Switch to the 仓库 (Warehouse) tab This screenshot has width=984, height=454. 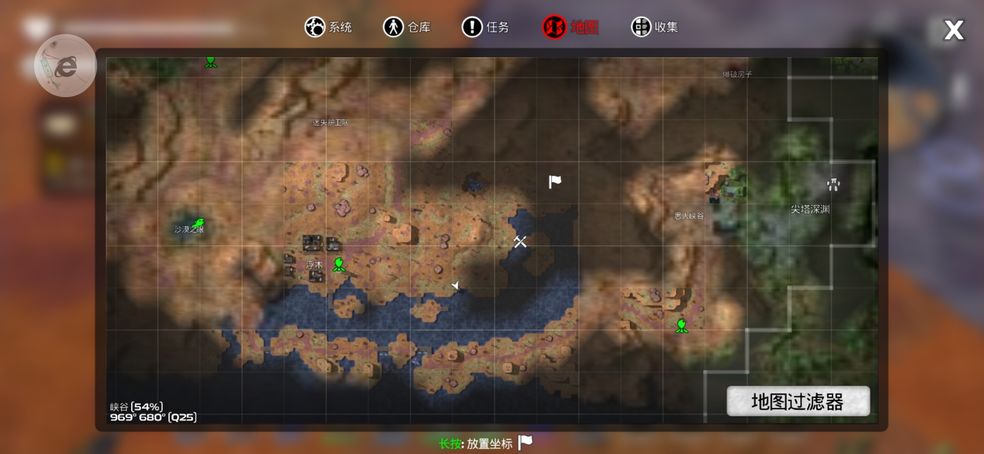coord(407,27)
